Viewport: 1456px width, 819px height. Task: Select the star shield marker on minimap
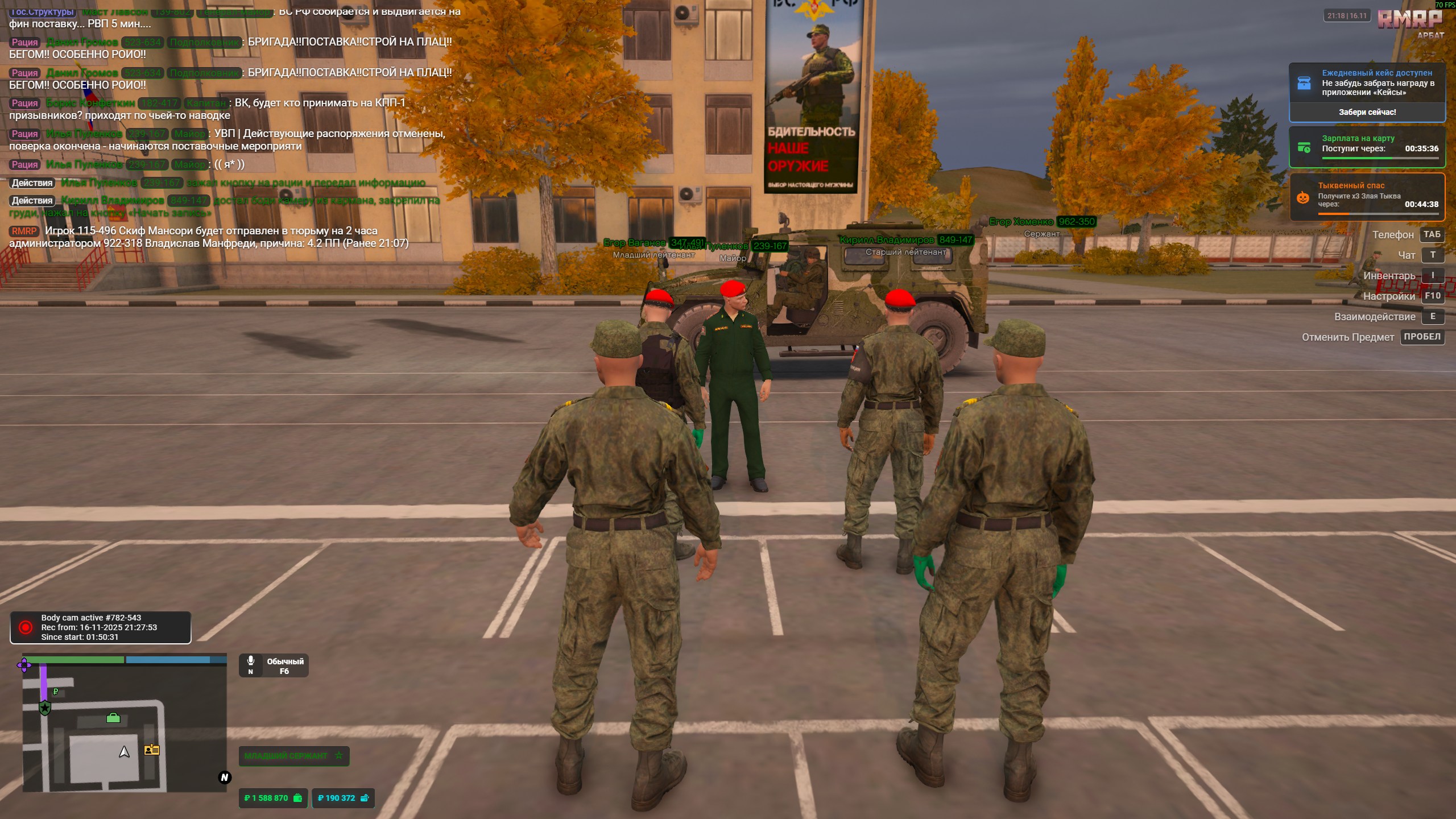coord(45,708)
